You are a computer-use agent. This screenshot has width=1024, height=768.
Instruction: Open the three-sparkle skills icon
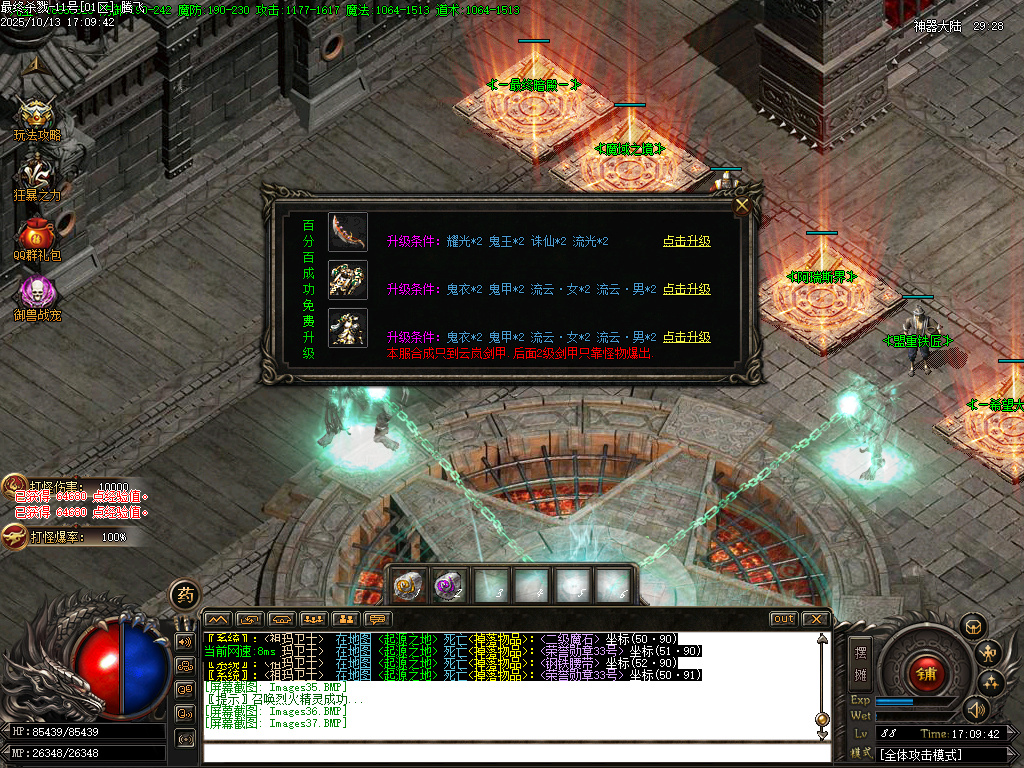tap(991, 683)
